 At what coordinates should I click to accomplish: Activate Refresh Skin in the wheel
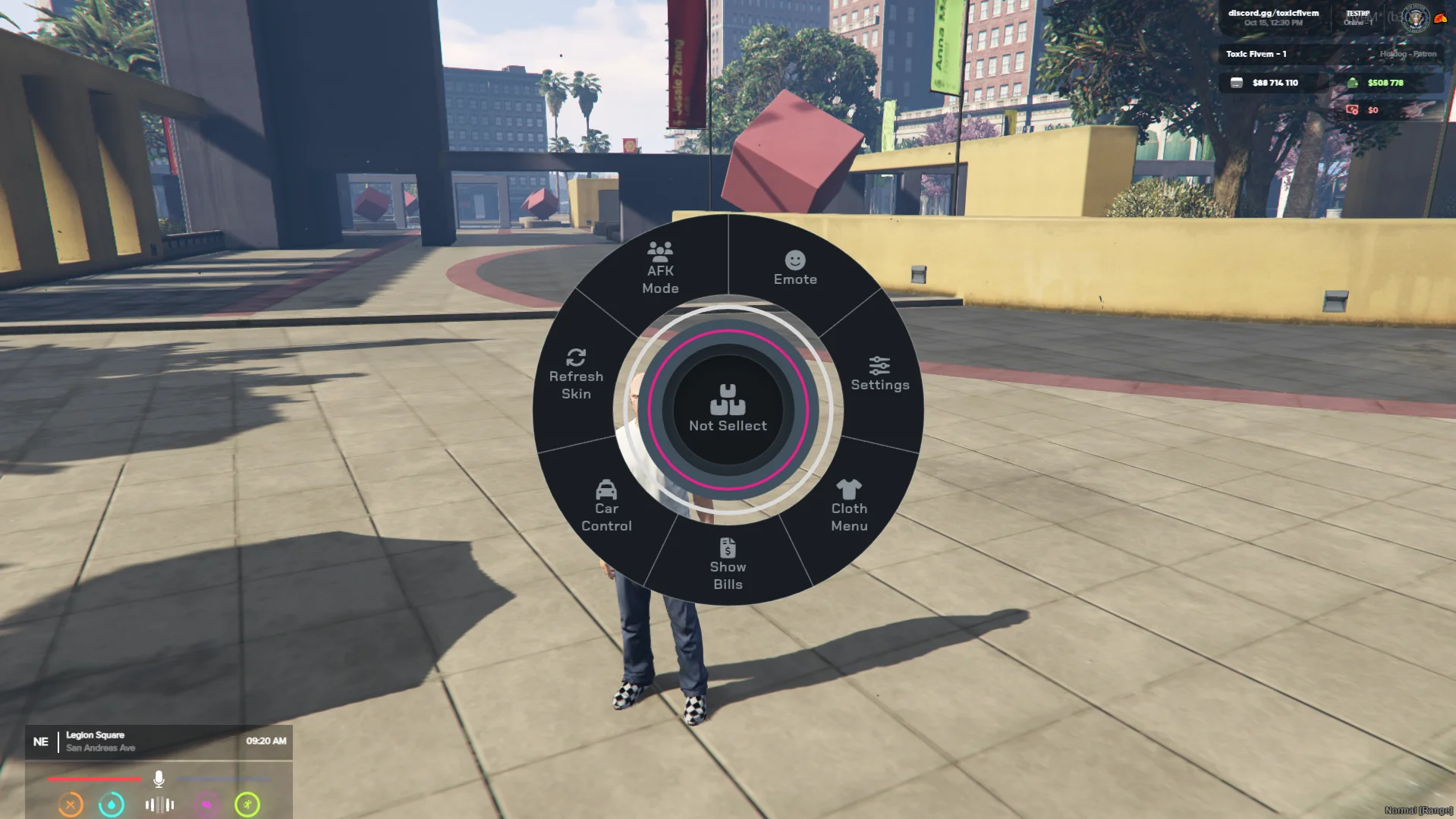tap(576, 374)
